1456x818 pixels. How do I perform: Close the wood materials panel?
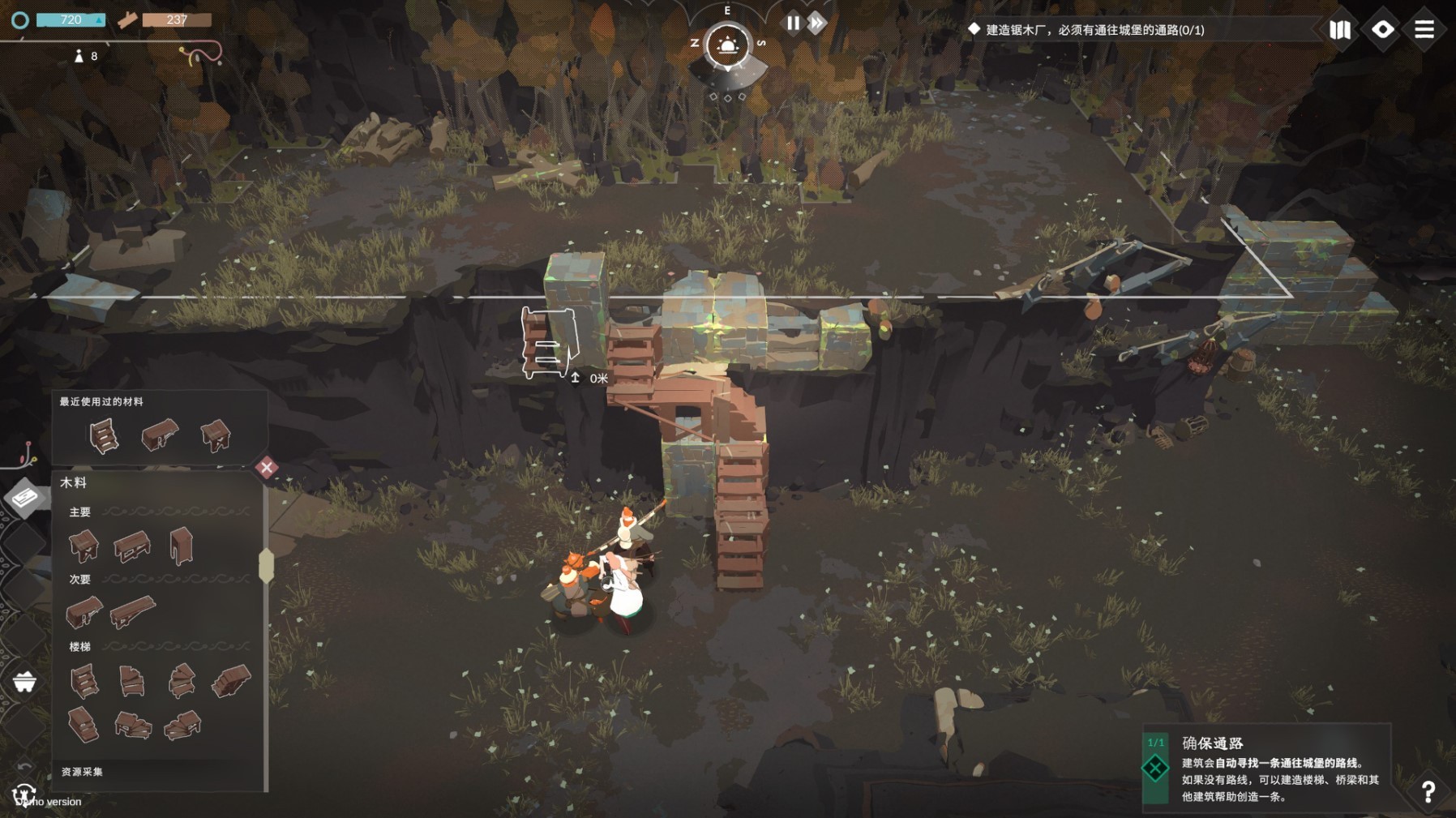click(267, 467)
